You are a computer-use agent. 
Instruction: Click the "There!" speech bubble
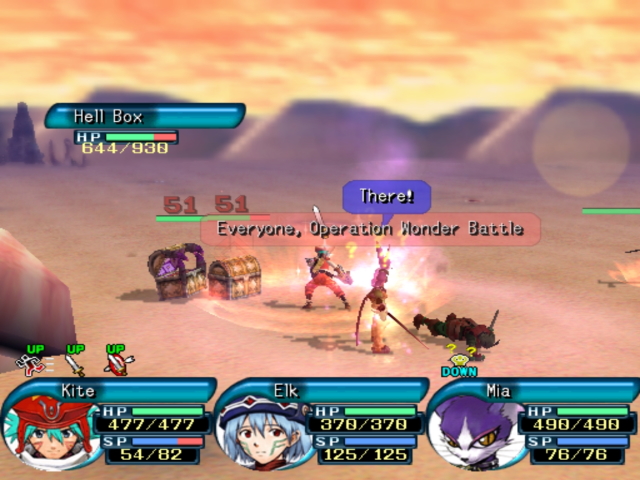386,196
